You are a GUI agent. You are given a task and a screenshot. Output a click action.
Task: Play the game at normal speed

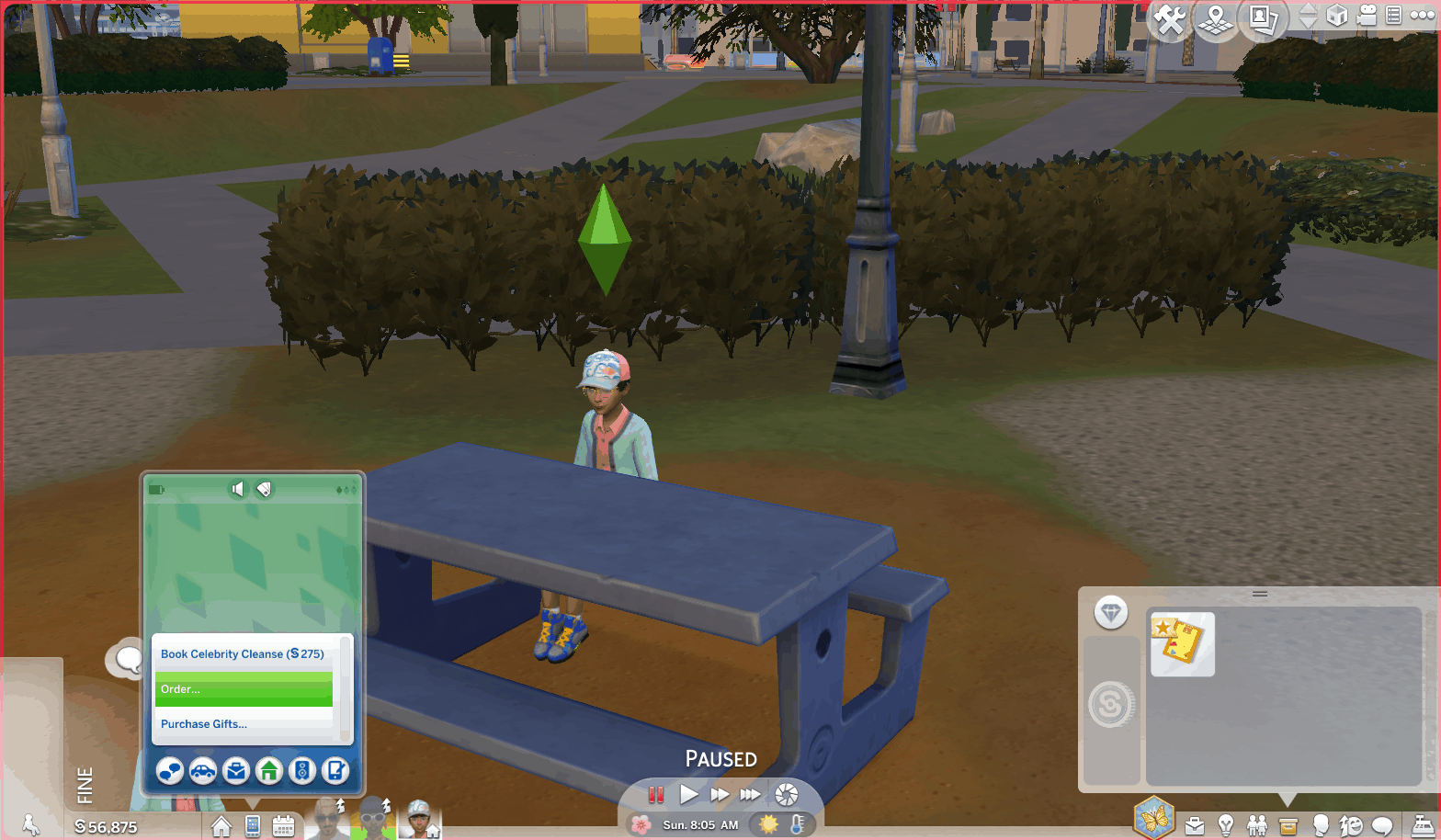(x=688, y=794)
